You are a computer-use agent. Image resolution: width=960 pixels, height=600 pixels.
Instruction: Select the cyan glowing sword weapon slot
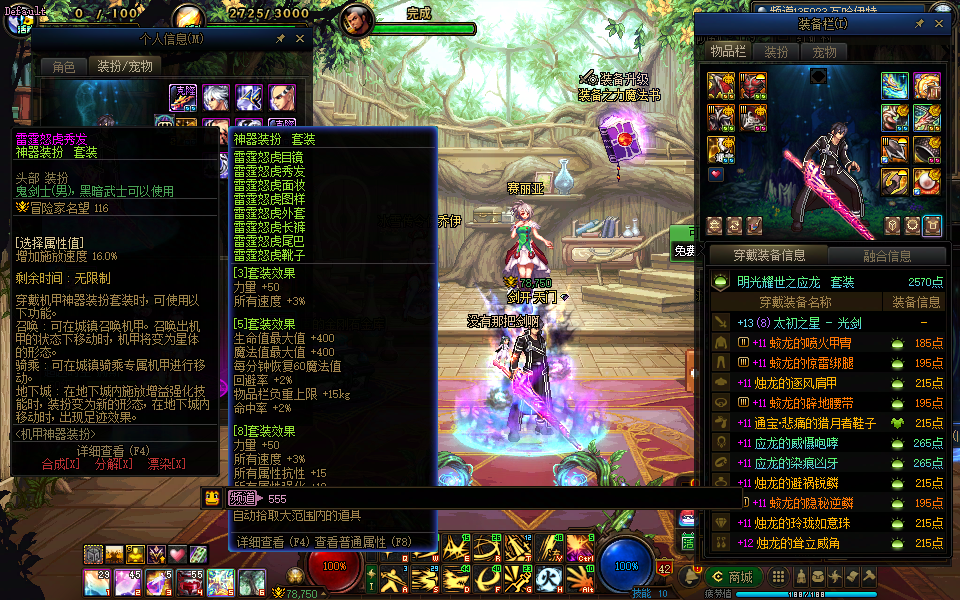tap(895, 85)
